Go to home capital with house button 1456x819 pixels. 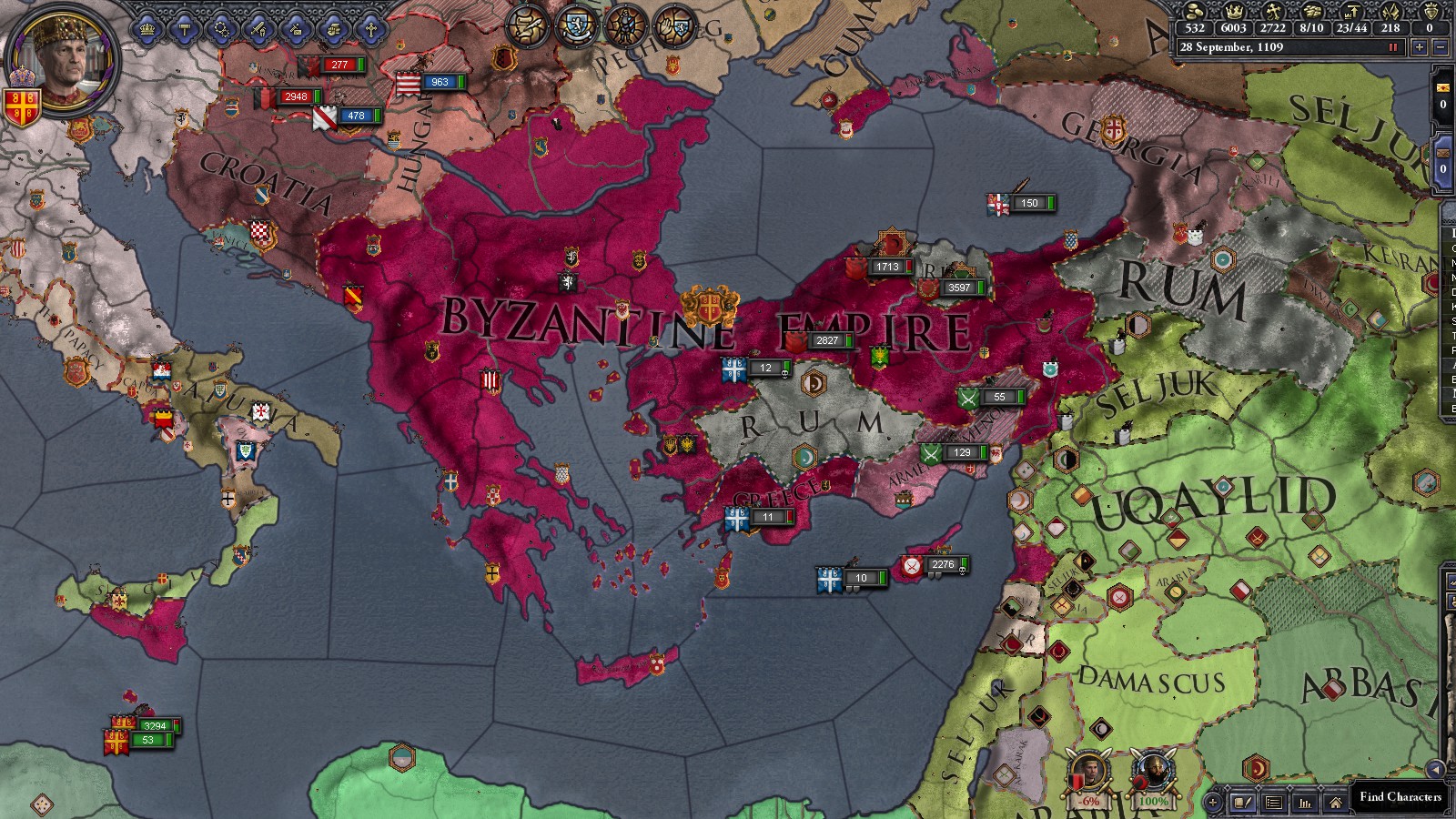[1334, 803]
